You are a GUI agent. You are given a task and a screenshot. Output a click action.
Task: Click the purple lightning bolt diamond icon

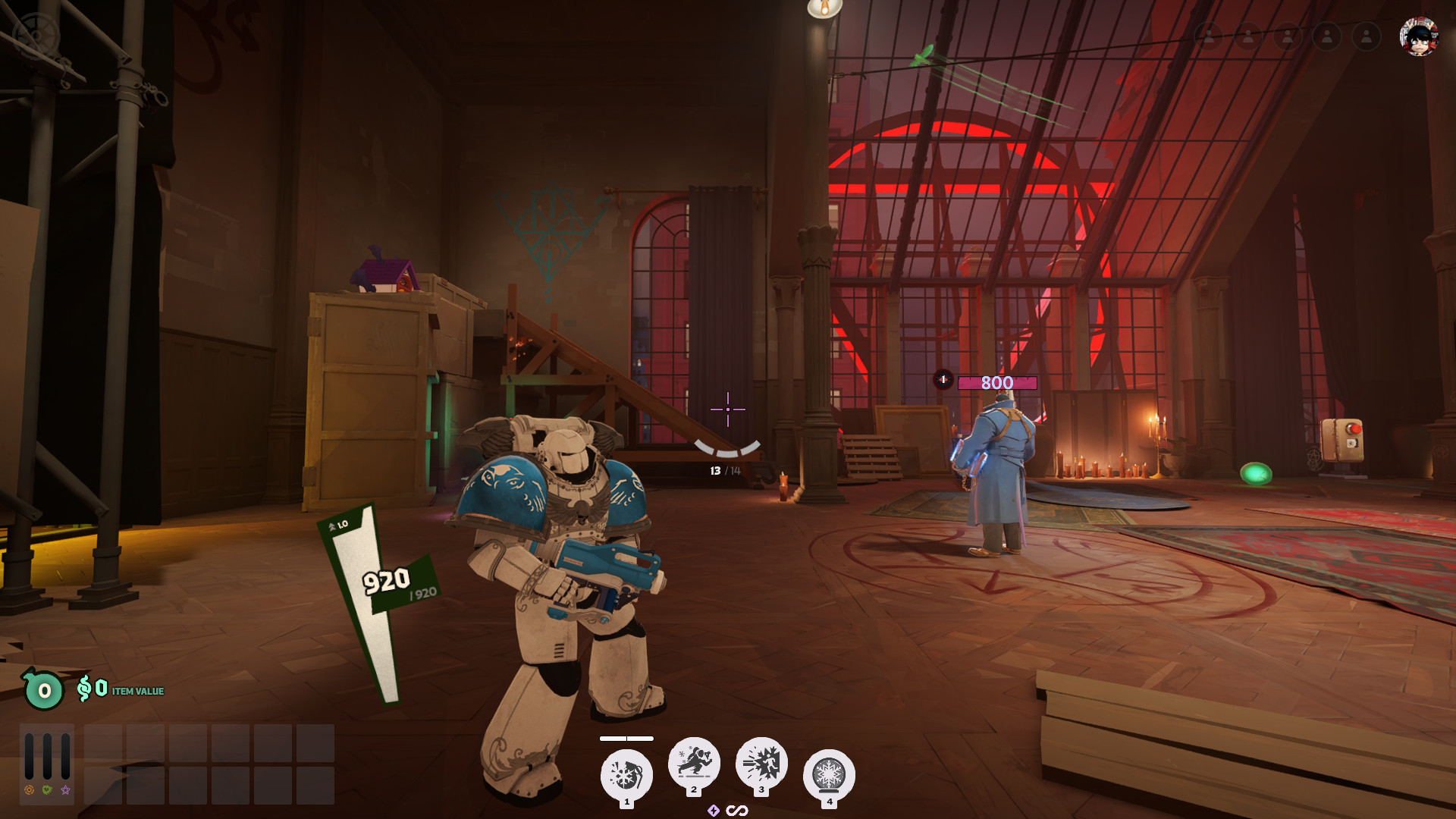coord(714,811)
